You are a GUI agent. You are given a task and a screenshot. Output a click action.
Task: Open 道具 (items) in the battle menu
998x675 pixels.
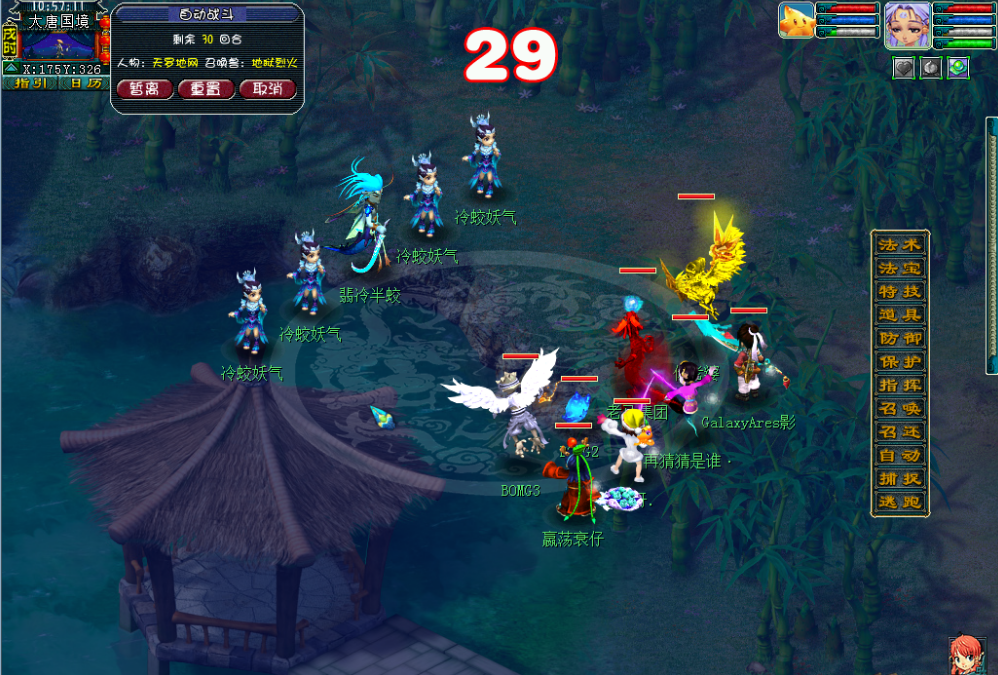(901, 315)
